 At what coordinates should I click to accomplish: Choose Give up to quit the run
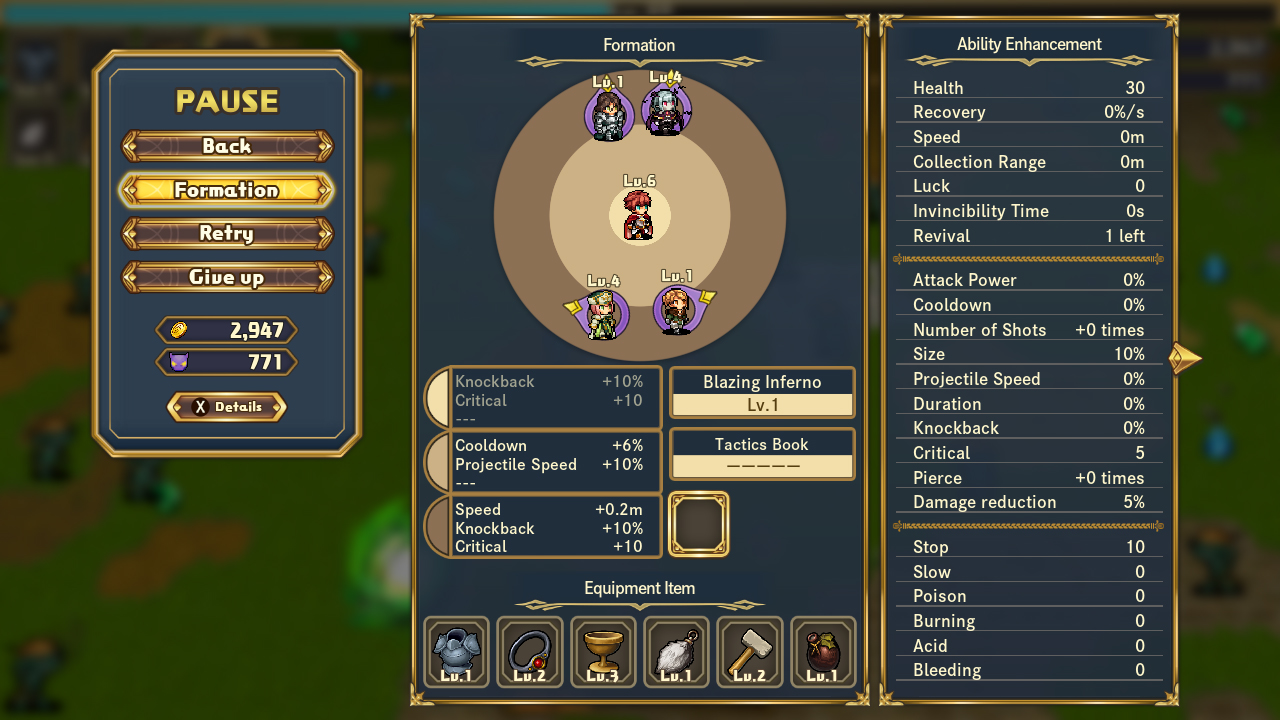(227, 277)
